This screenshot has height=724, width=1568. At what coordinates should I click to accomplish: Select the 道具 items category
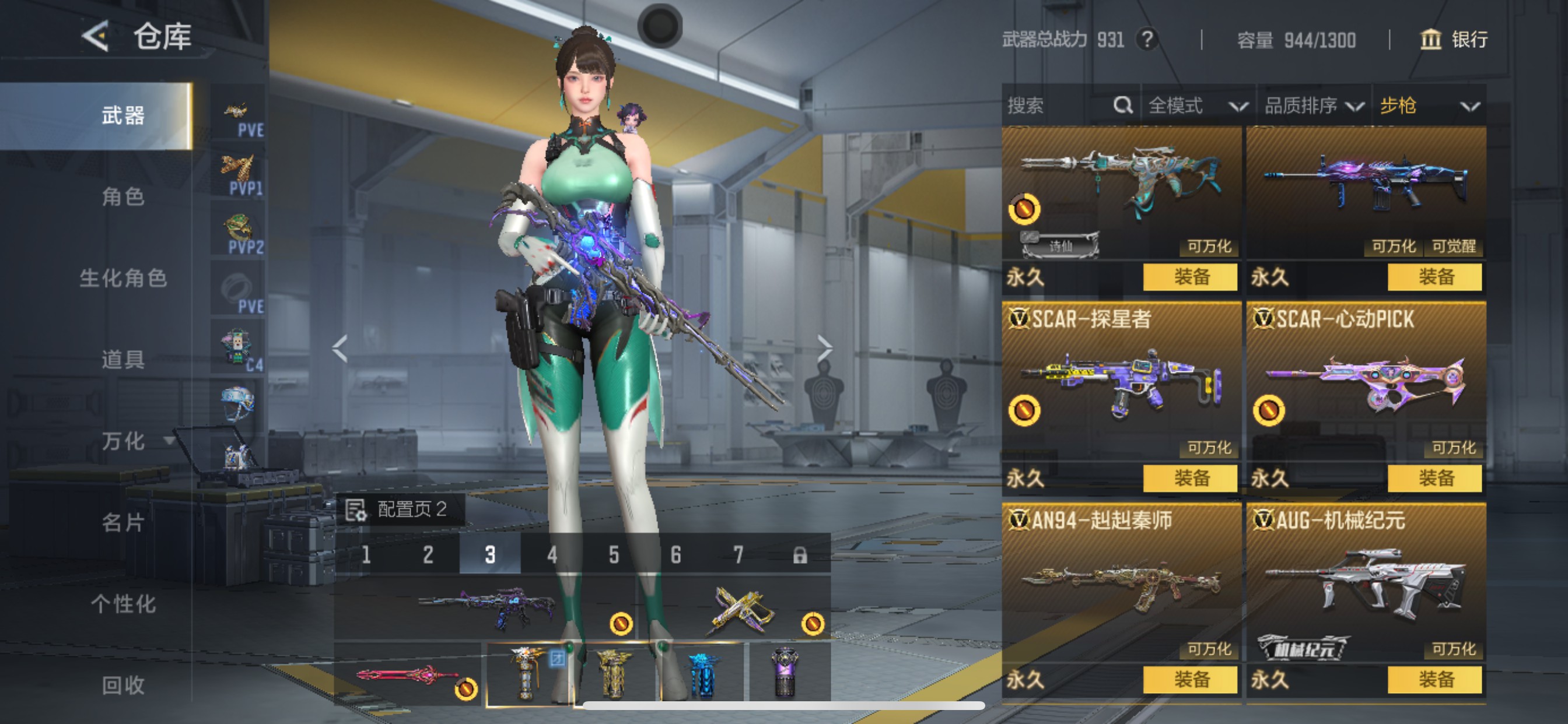[x=123, y=360]
